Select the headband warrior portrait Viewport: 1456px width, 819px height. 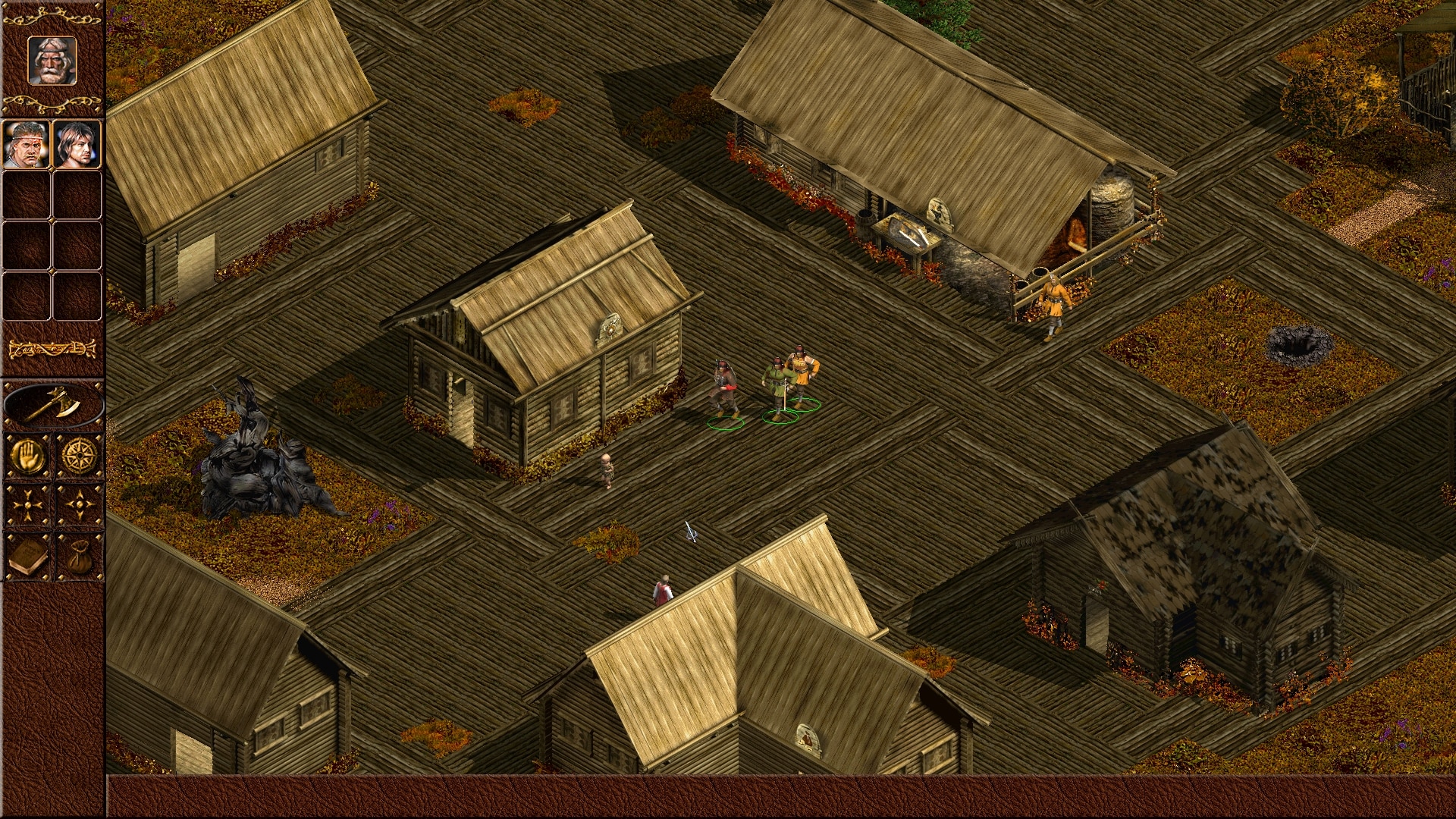pyautogui.click(x=27, y=144)
